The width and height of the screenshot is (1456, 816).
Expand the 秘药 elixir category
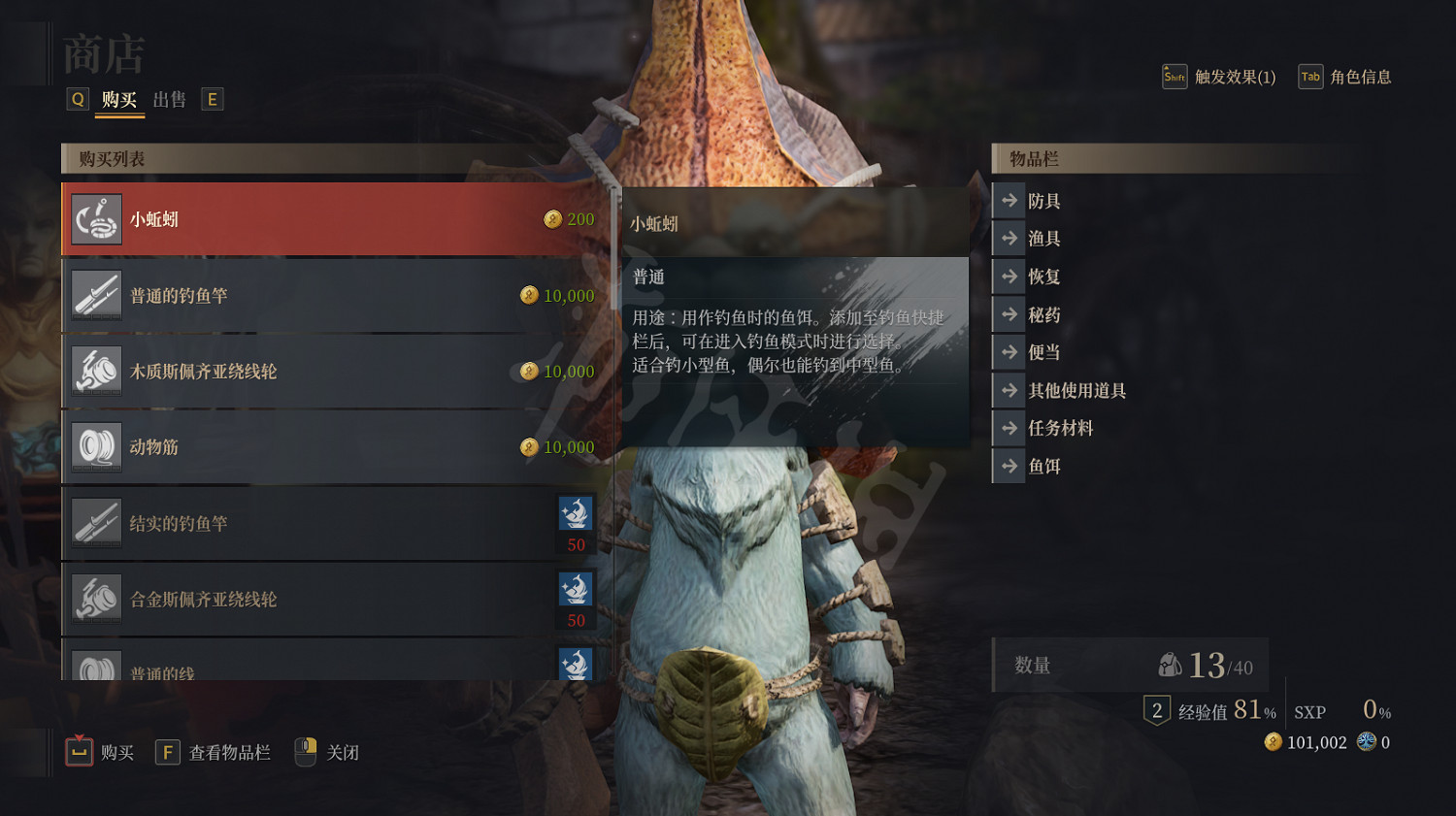click(1041, 313)
